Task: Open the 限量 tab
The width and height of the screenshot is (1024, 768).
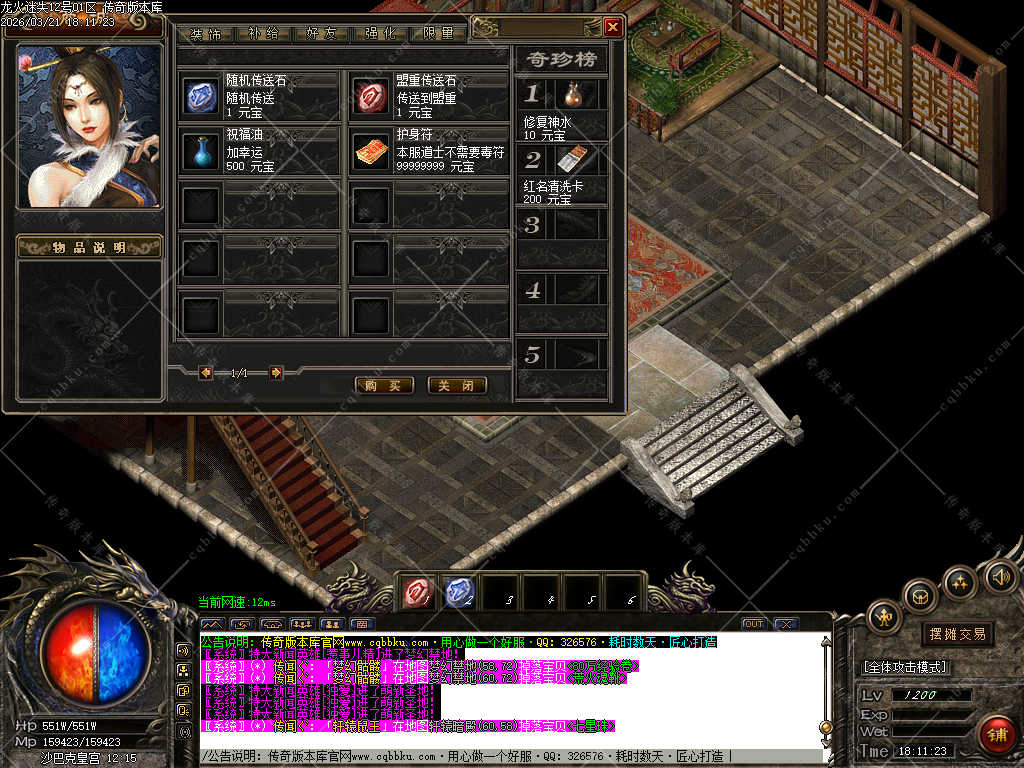Action: tap(439, 33)
